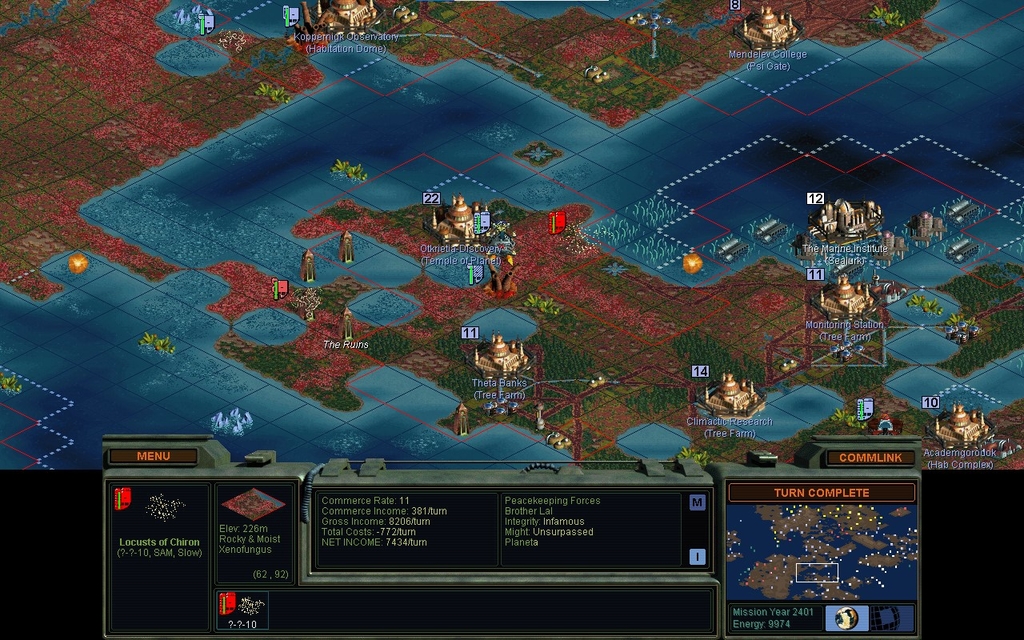Screen dimensions: 1024x640
Task: Click the M button in info panel
Action: point(697,503)
